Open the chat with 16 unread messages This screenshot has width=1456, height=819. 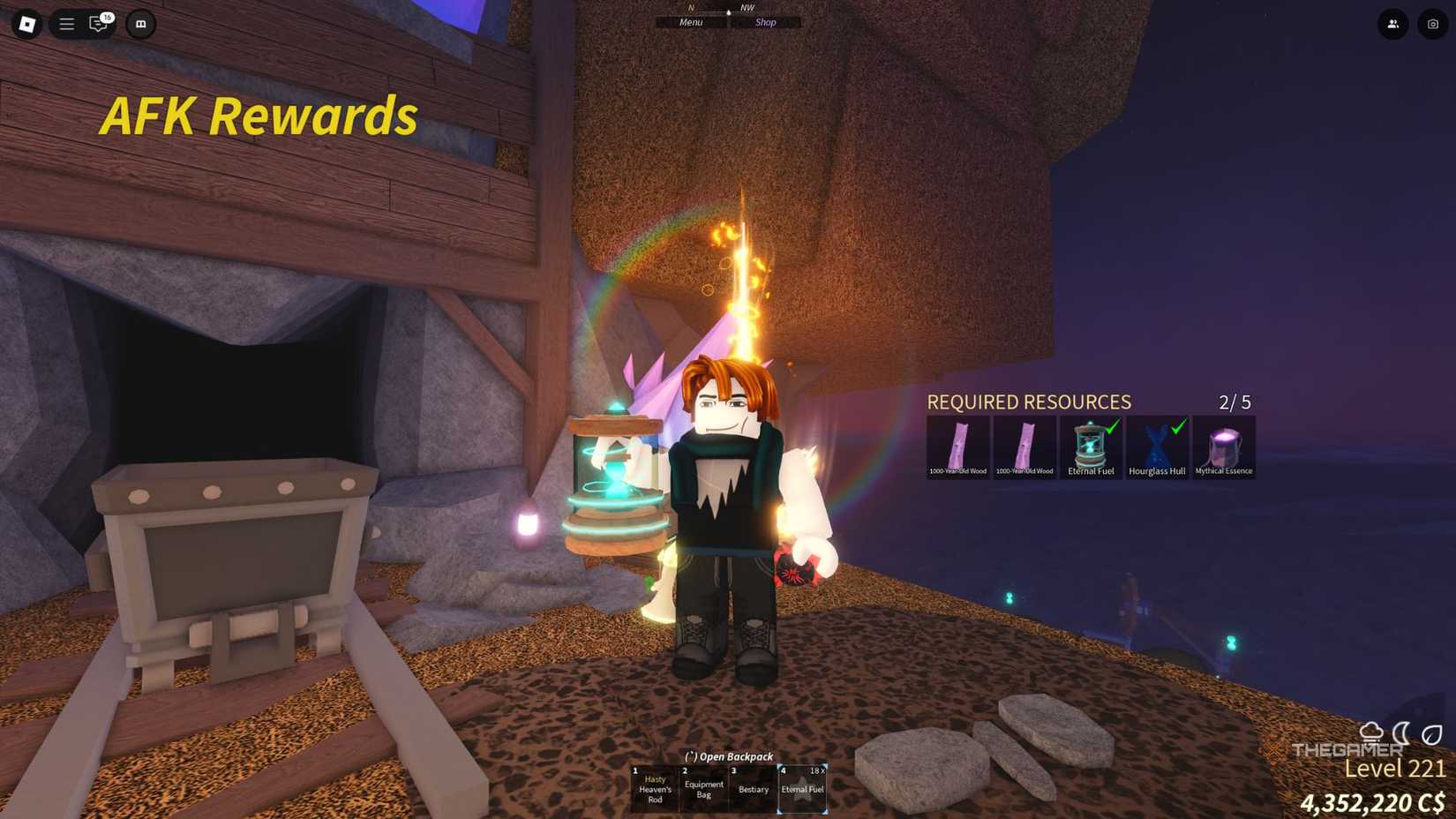pyautogui.click(x=97, y=24)
